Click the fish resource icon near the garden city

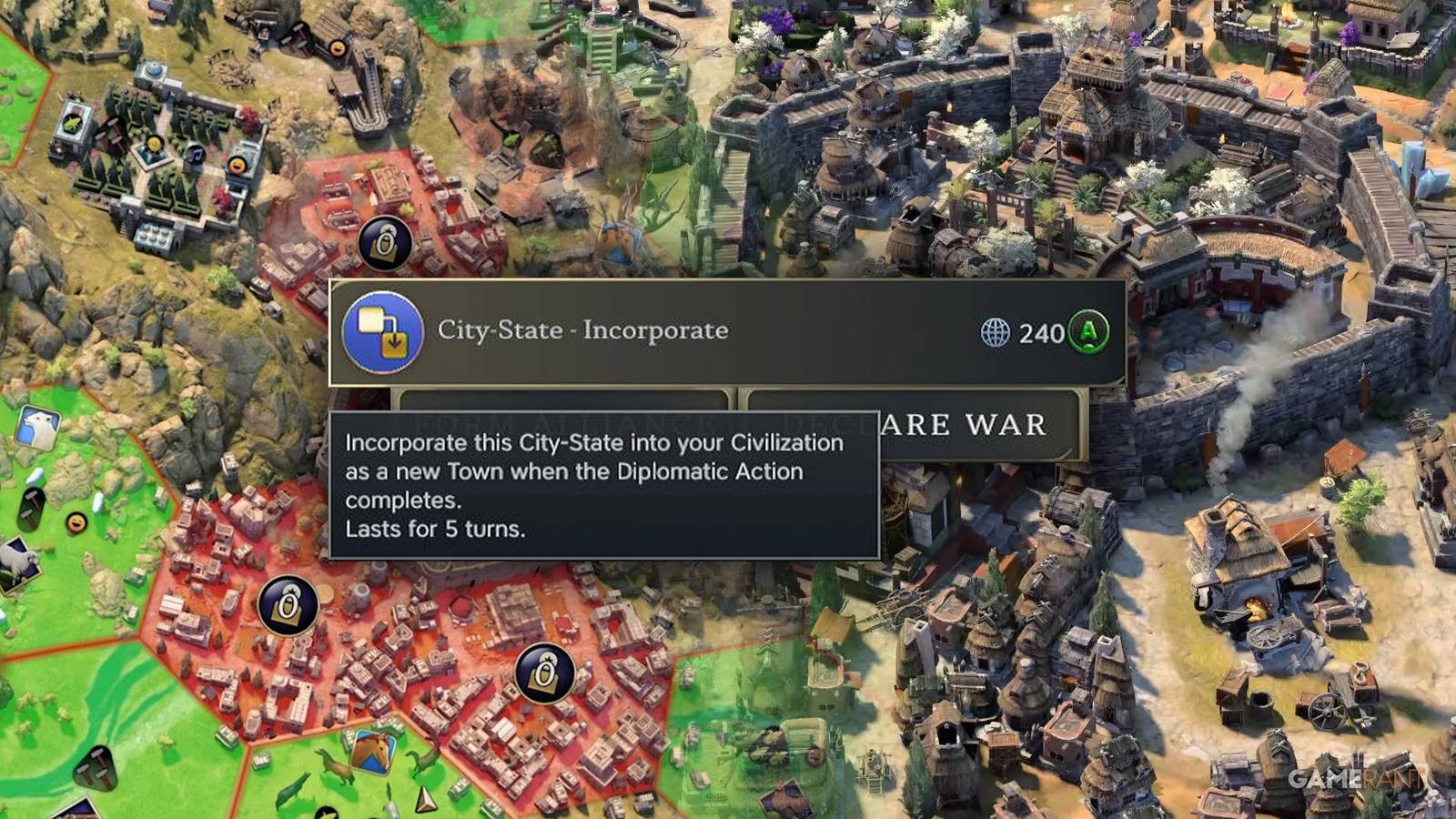(x=72, y=124)
